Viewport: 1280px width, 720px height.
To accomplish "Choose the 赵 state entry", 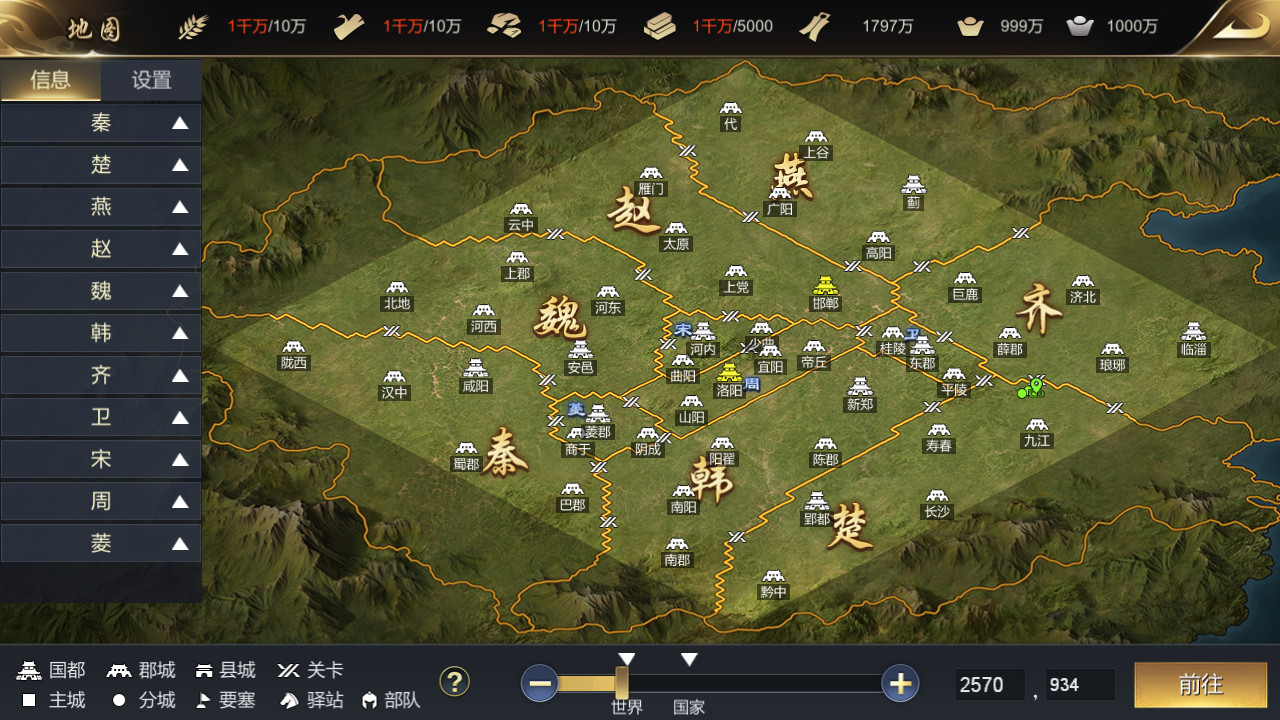I will coord(101,249).
